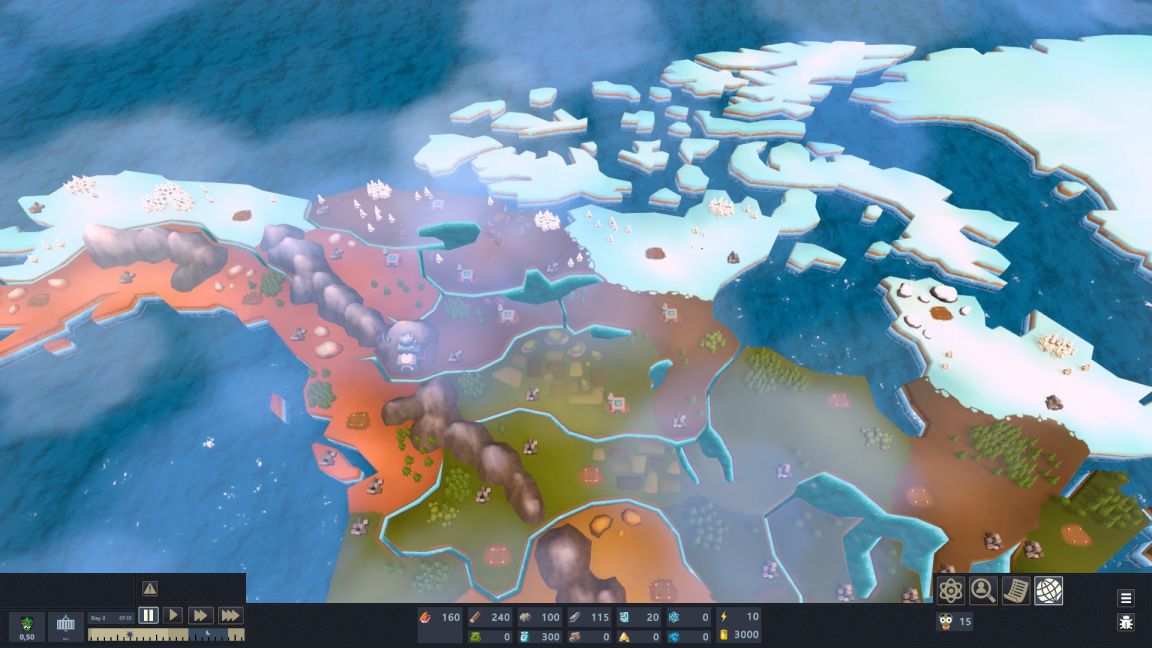Open the government building panel
Screen dimensions: 1152x648
[66, 626]
